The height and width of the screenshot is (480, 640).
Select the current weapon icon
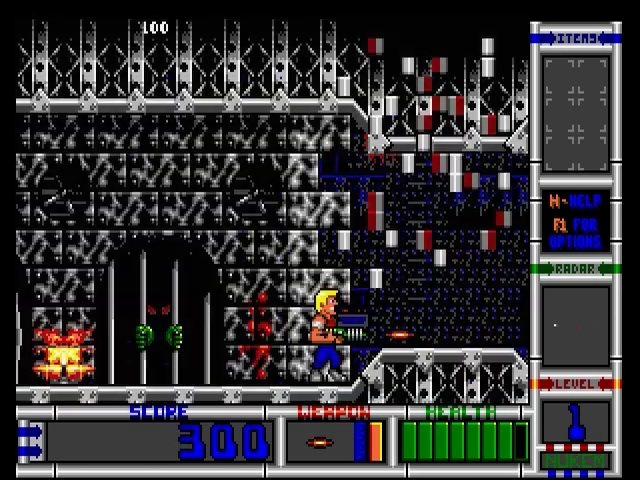321,441
